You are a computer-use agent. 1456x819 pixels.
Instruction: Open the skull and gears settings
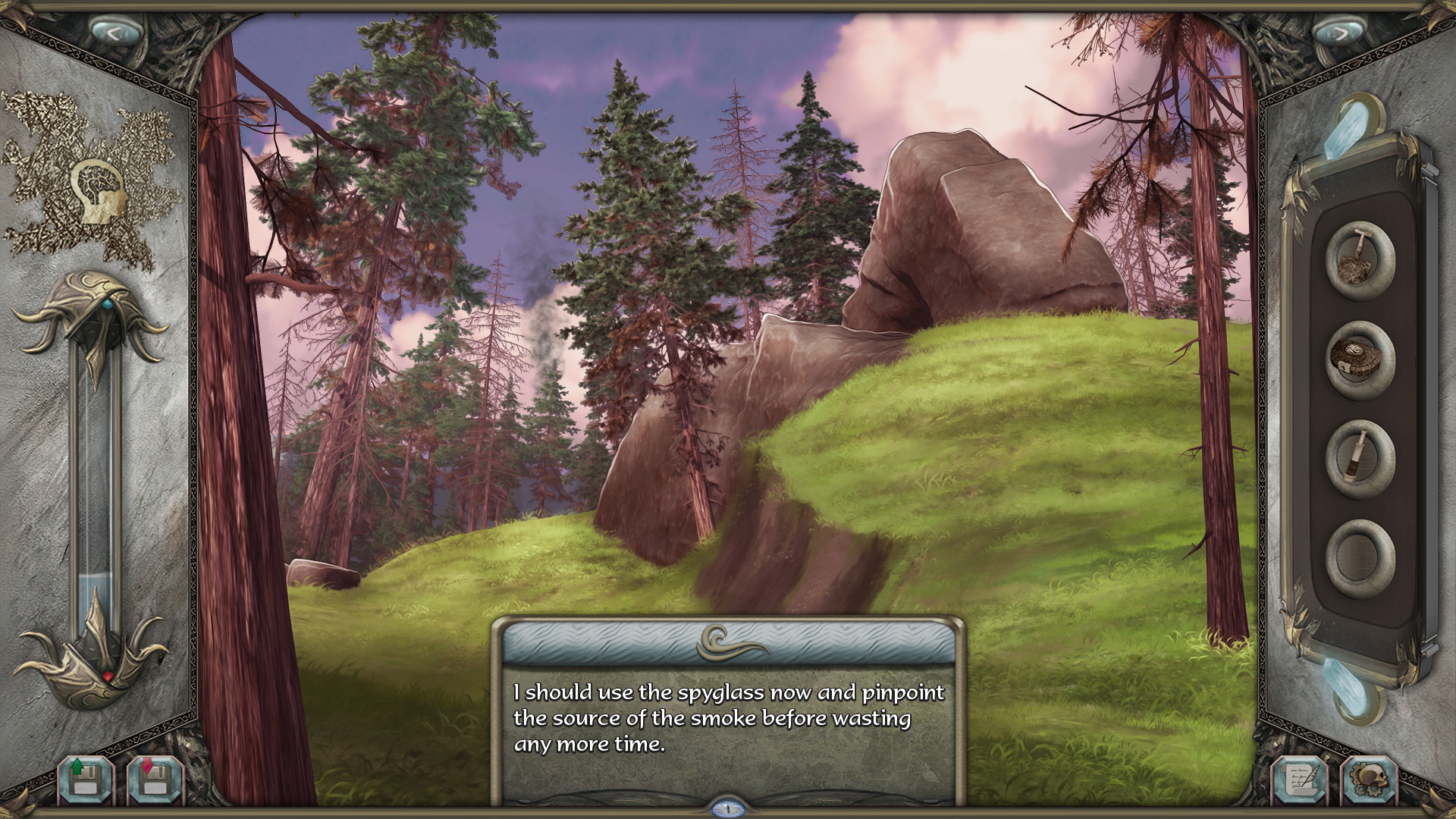coord(1369,779)
